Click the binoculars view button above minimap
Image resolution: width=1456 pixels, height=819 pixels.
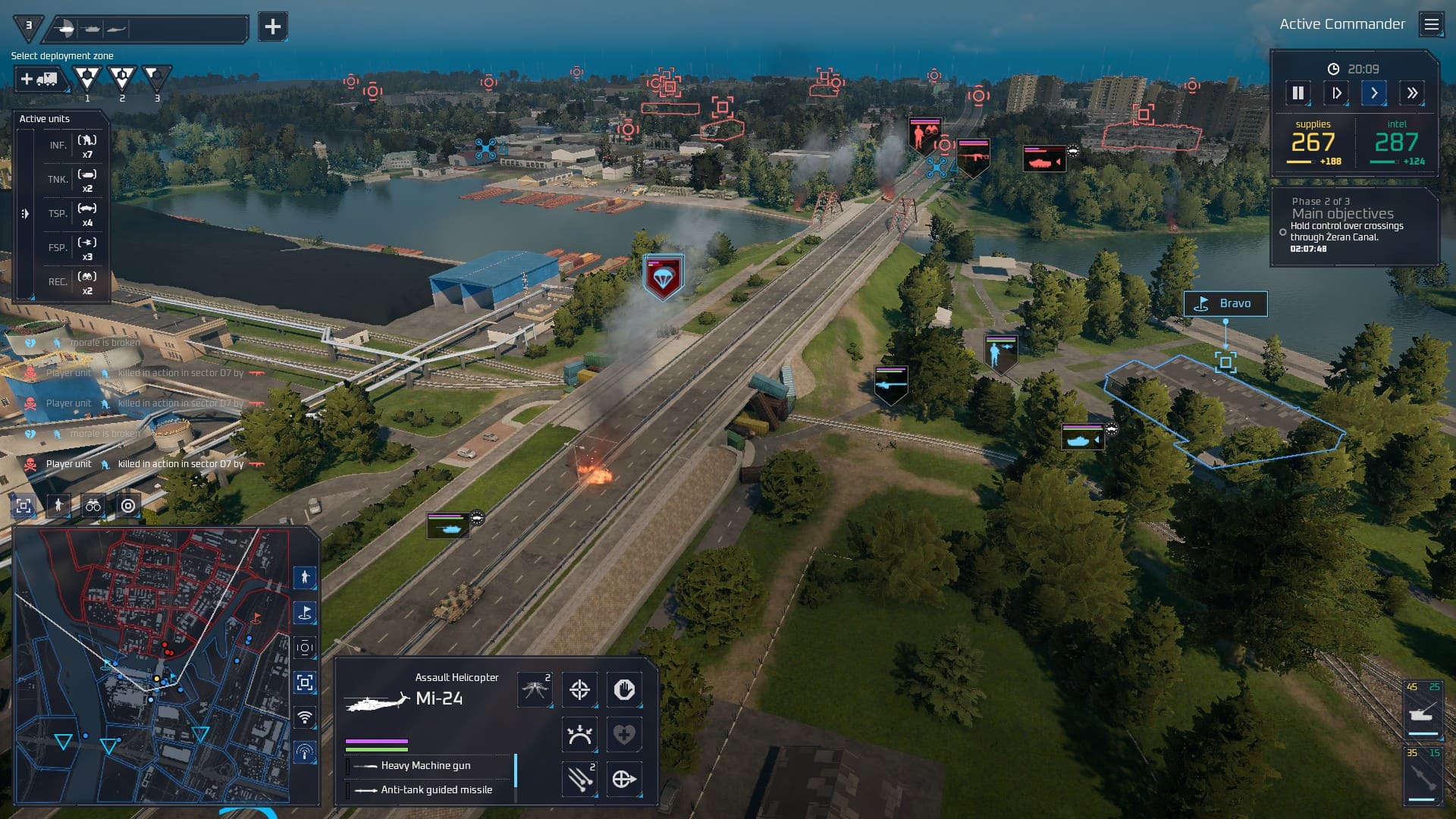(x=93, y=506)
